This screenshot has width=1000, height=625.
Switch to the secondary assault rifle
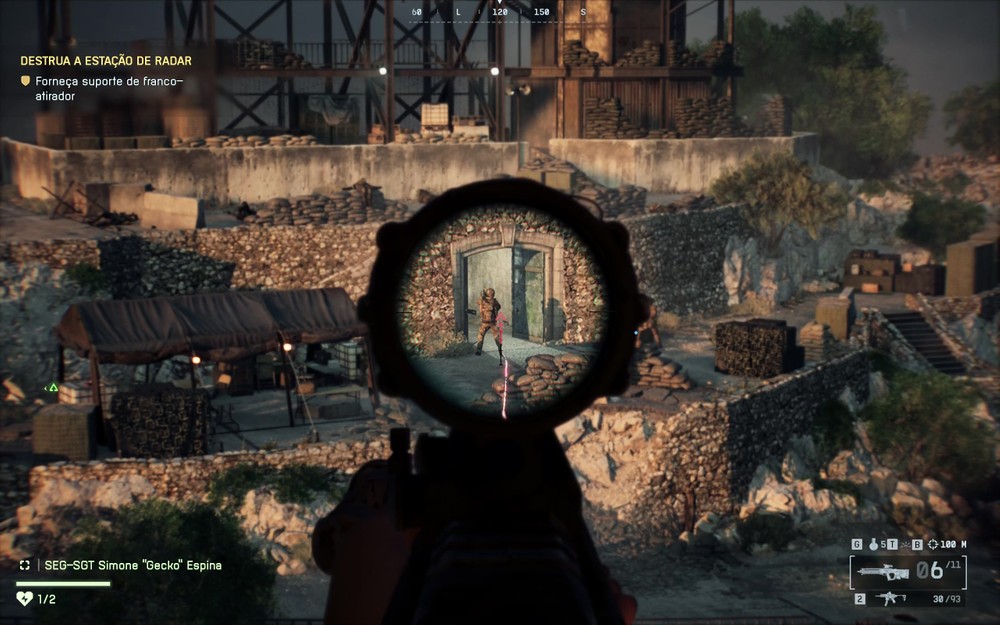click(890, 599)
